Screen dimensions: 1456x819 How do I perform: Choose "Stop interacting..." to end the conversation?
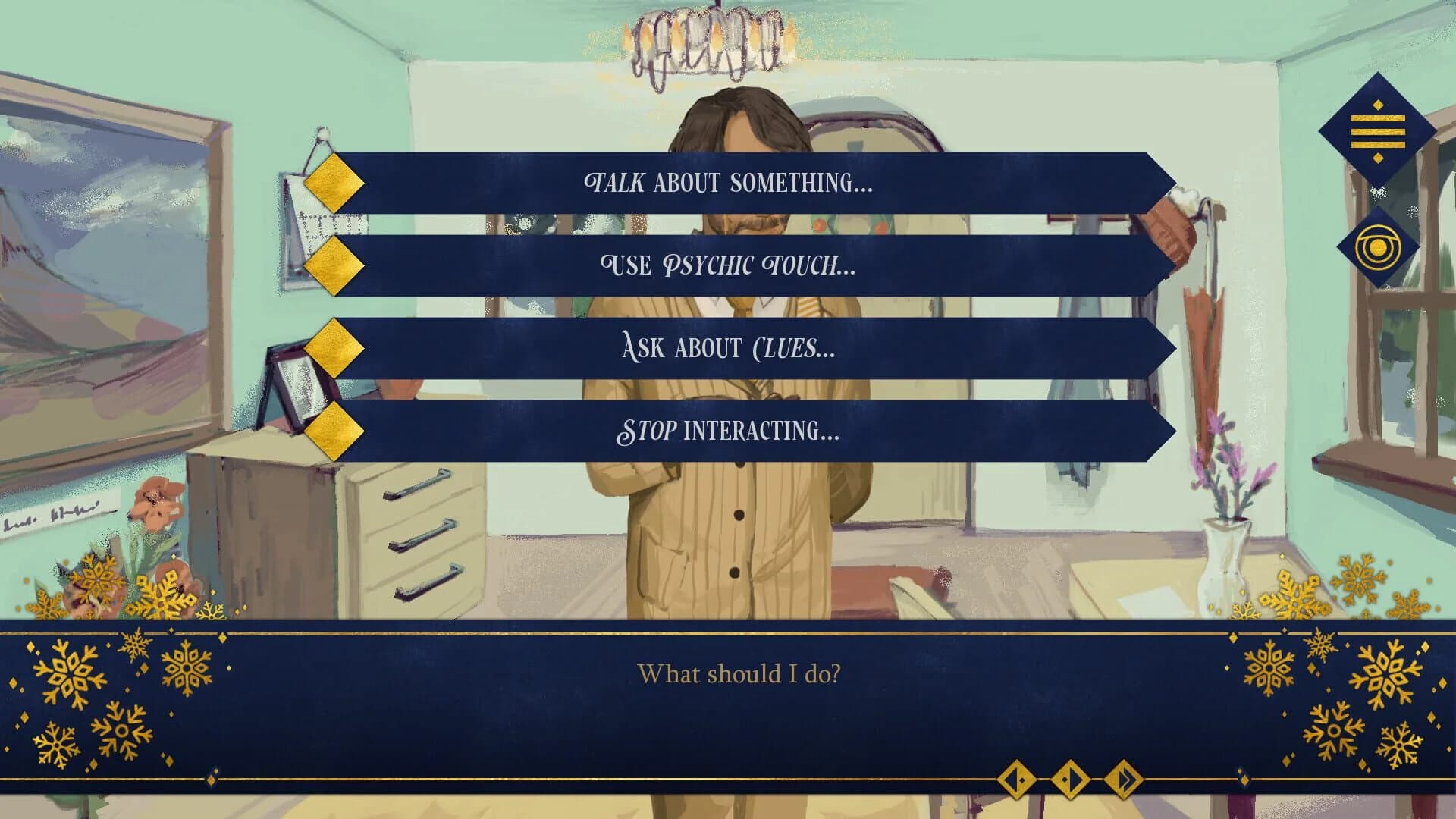click(728, 432)
